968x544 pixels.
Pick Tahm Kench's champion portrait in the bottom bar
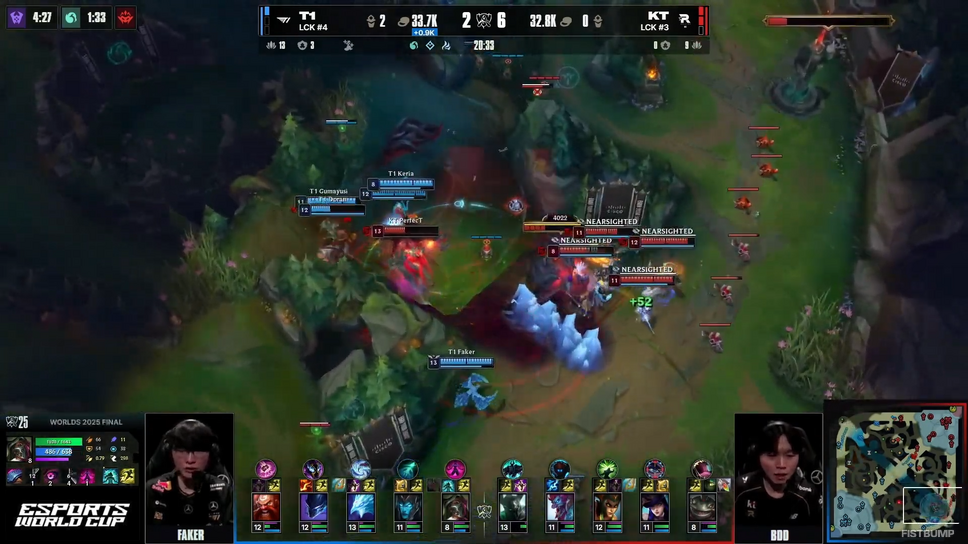702,509
